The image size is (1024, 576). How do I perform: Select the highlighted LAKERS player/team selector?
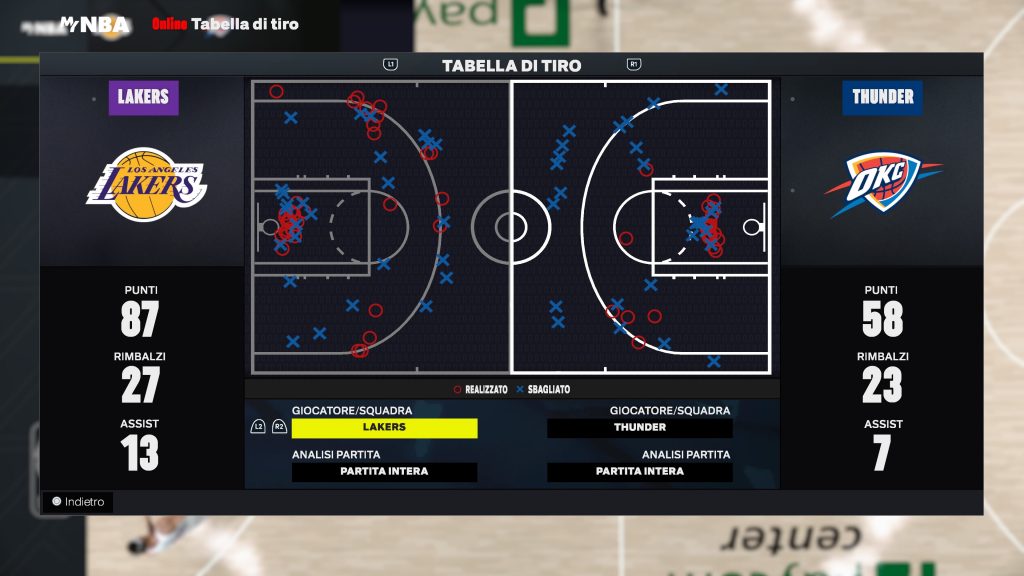pyautogui.click(x=384, y=427)
